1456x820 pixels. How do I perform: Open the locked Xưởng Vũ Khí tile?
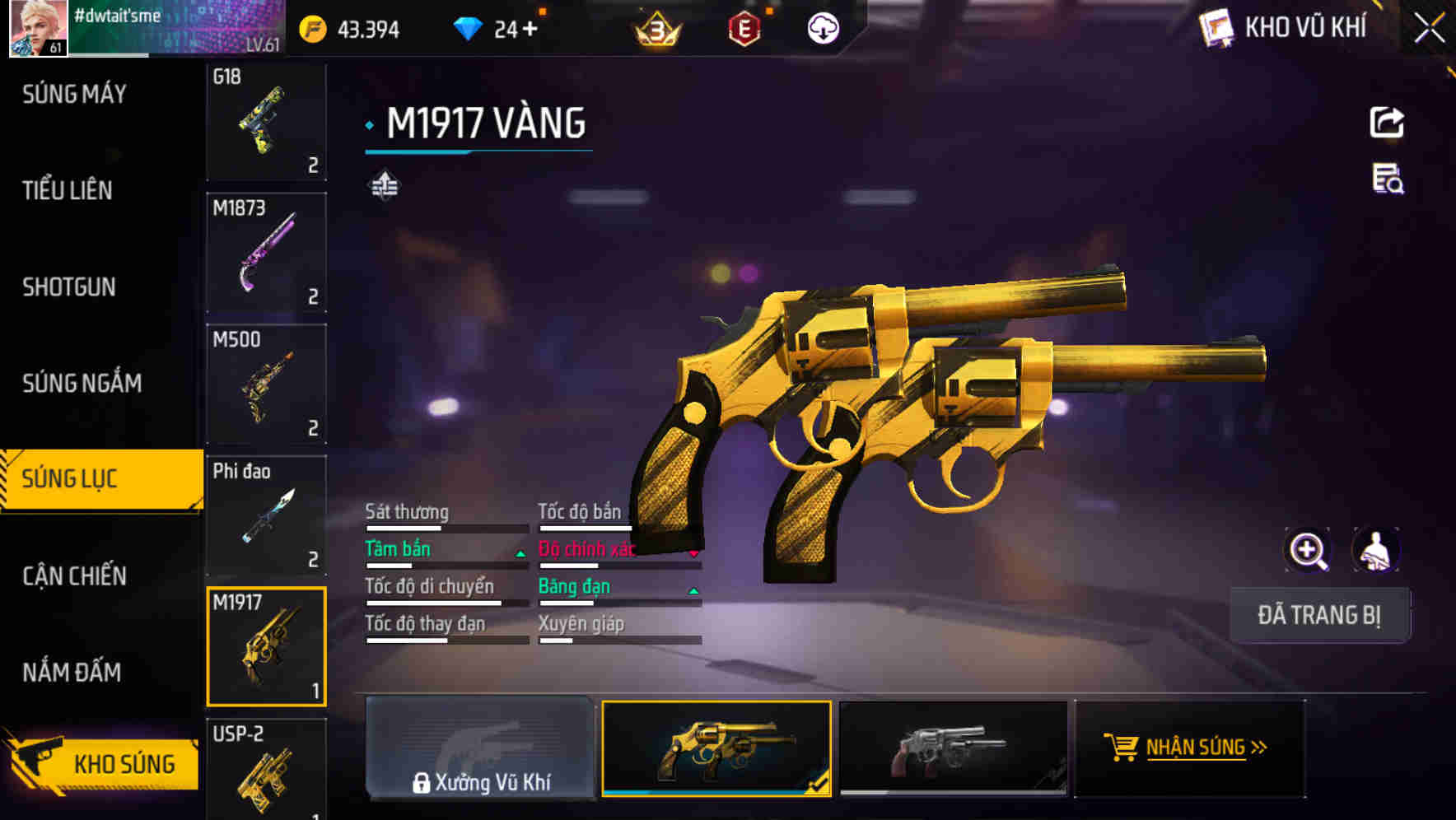[x=480, y=748]
